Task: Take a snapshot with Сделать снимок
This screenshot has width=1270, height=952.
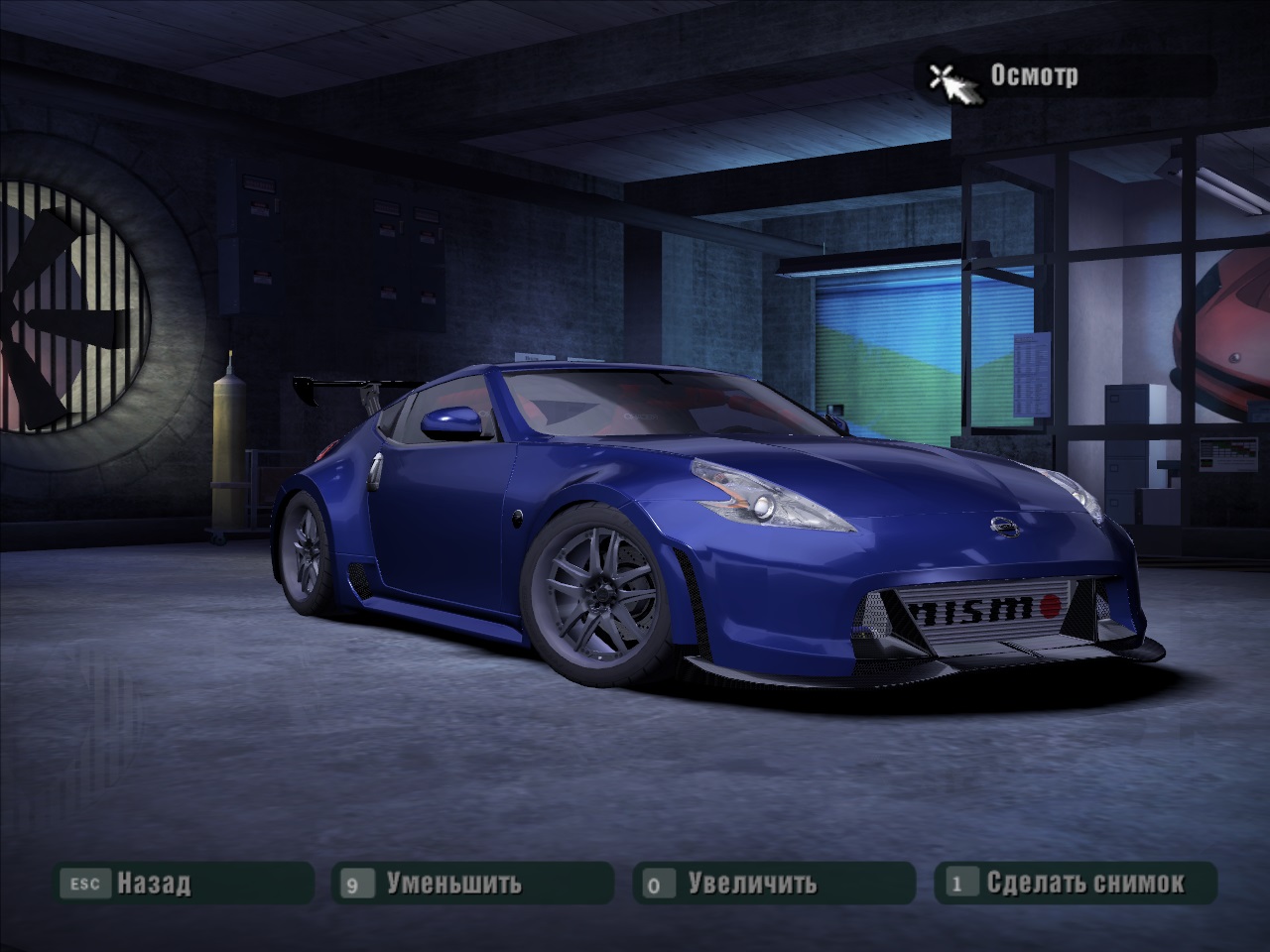Action: [1084, 883]
